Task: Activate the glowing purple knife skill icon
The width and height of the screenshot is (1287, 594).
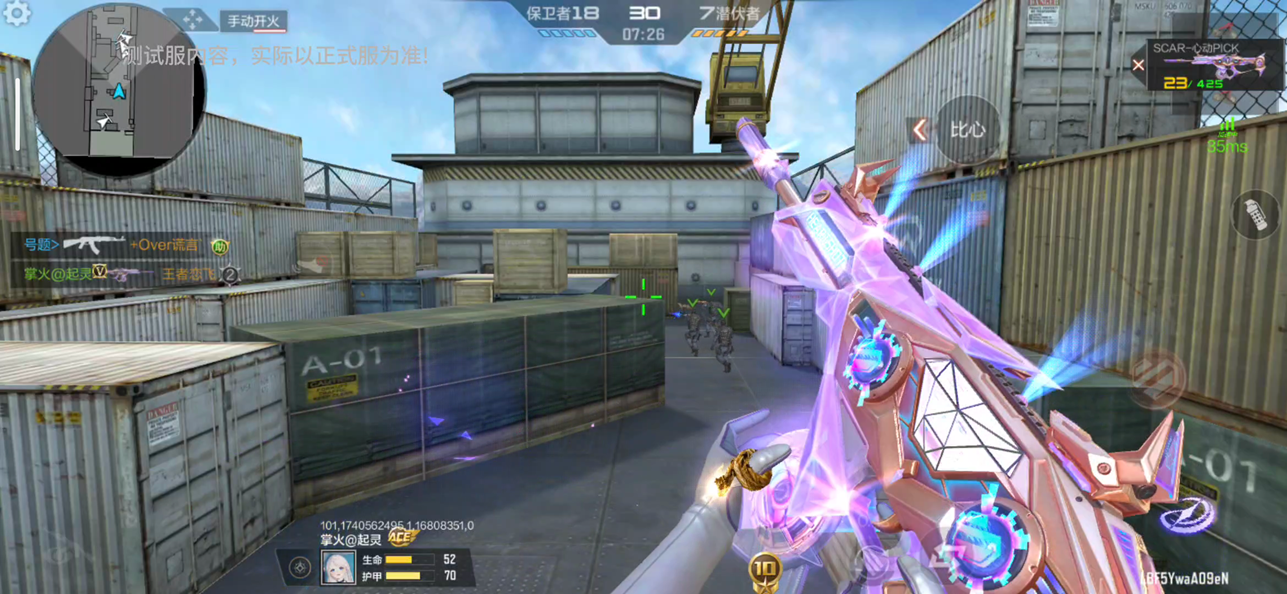Action: 1190,514
